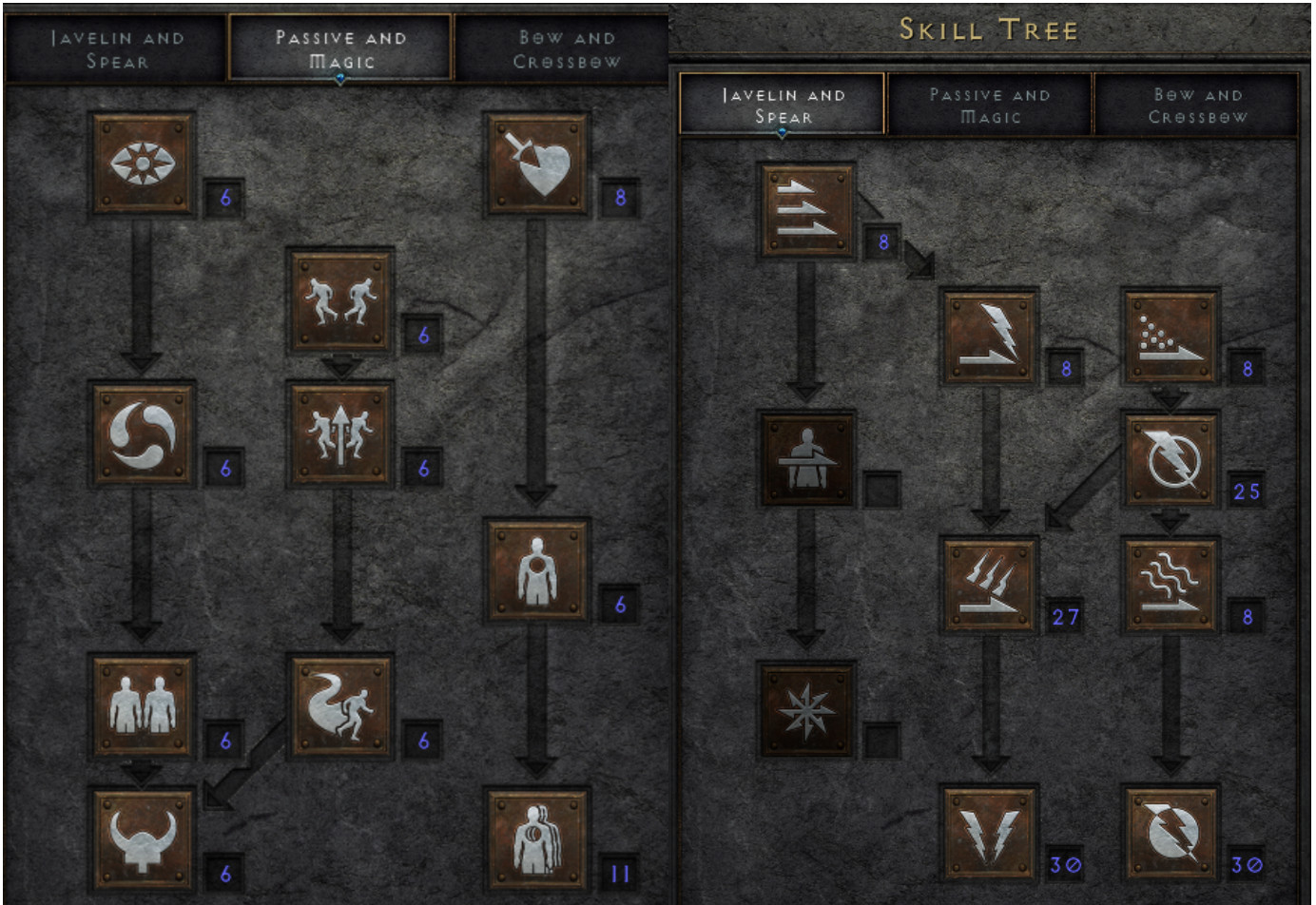The height and width of the screenshot is (905, 1316).
Task: Pick the Avoid skill with upward arrow
Action: coord(341,434)
